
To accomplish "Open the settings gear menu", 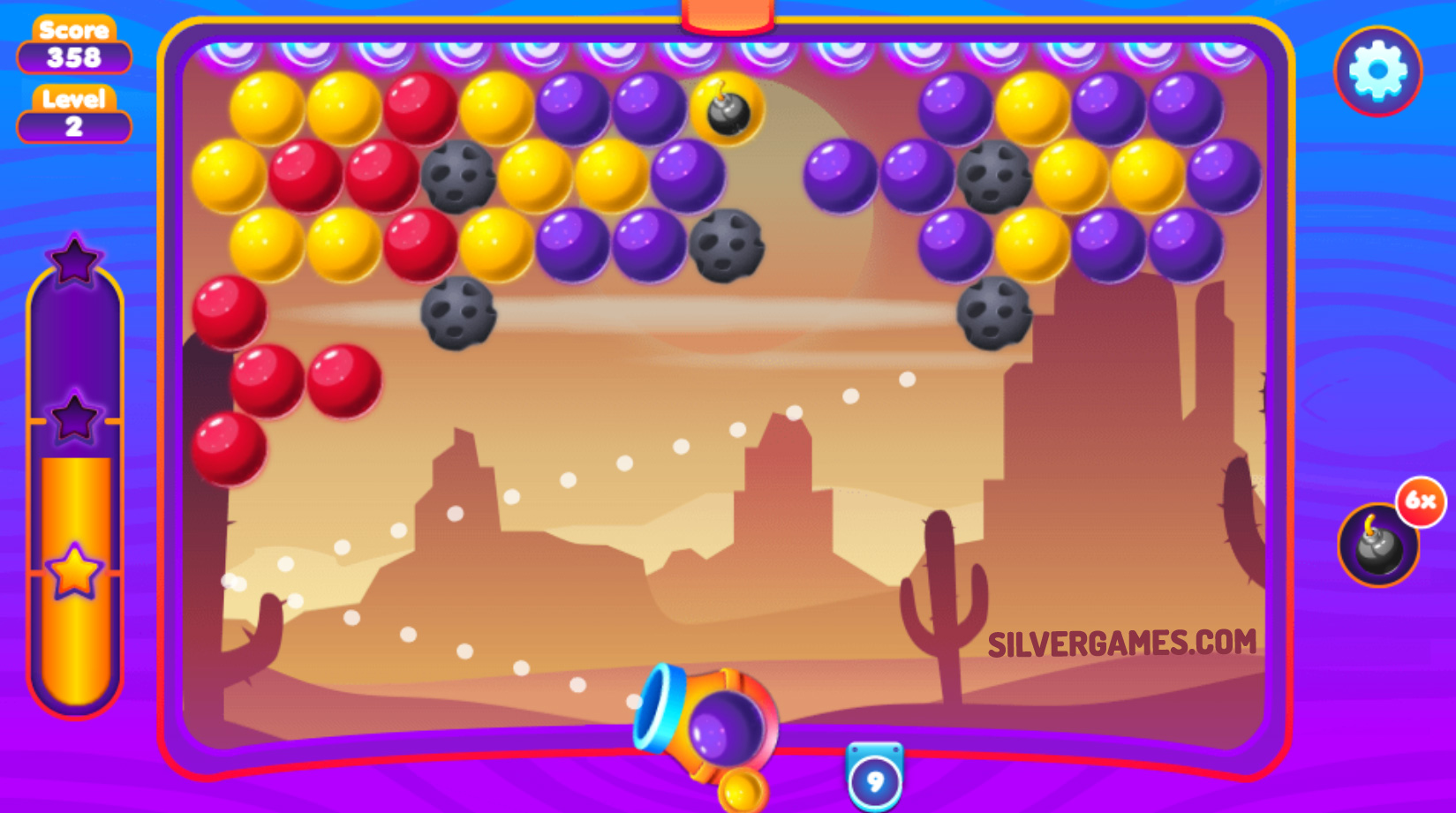I will pos(1377,71).
